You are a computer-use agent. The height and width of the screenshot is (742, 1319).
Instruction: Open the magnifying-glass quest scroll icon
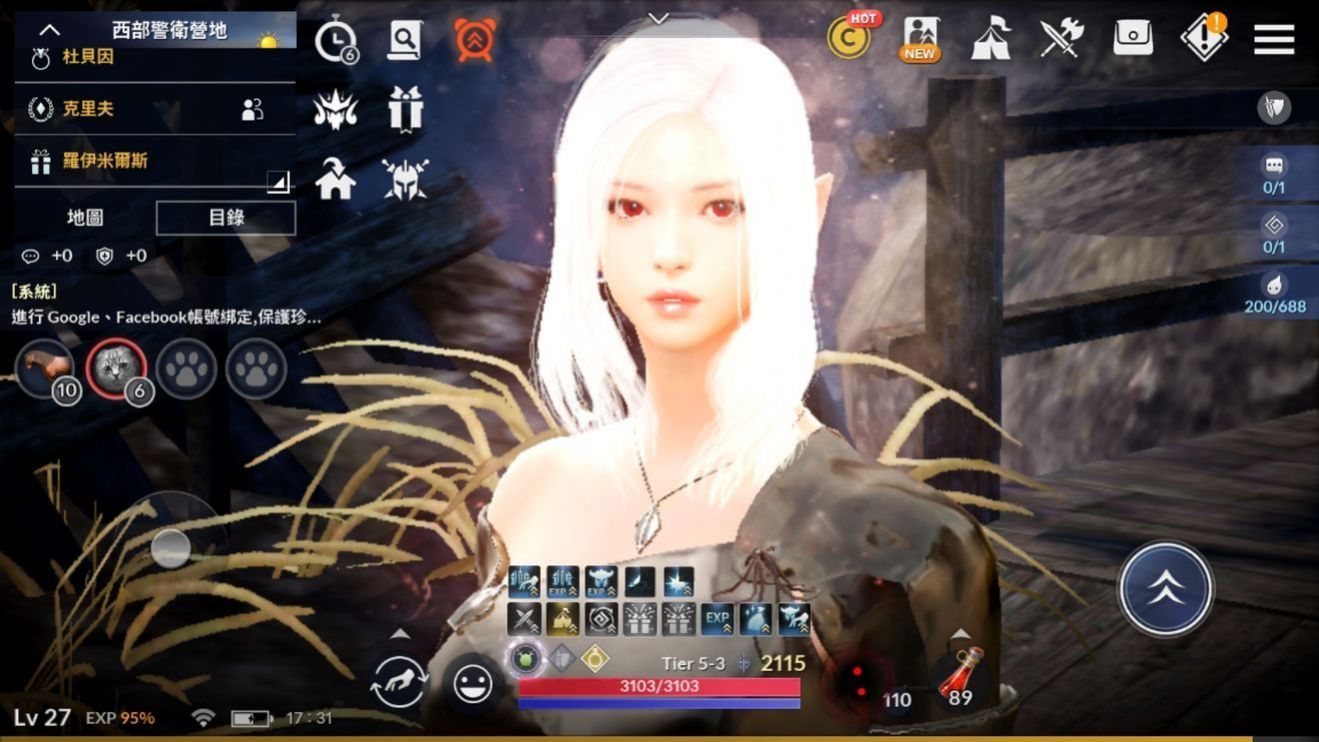click(x=405, y=41)
